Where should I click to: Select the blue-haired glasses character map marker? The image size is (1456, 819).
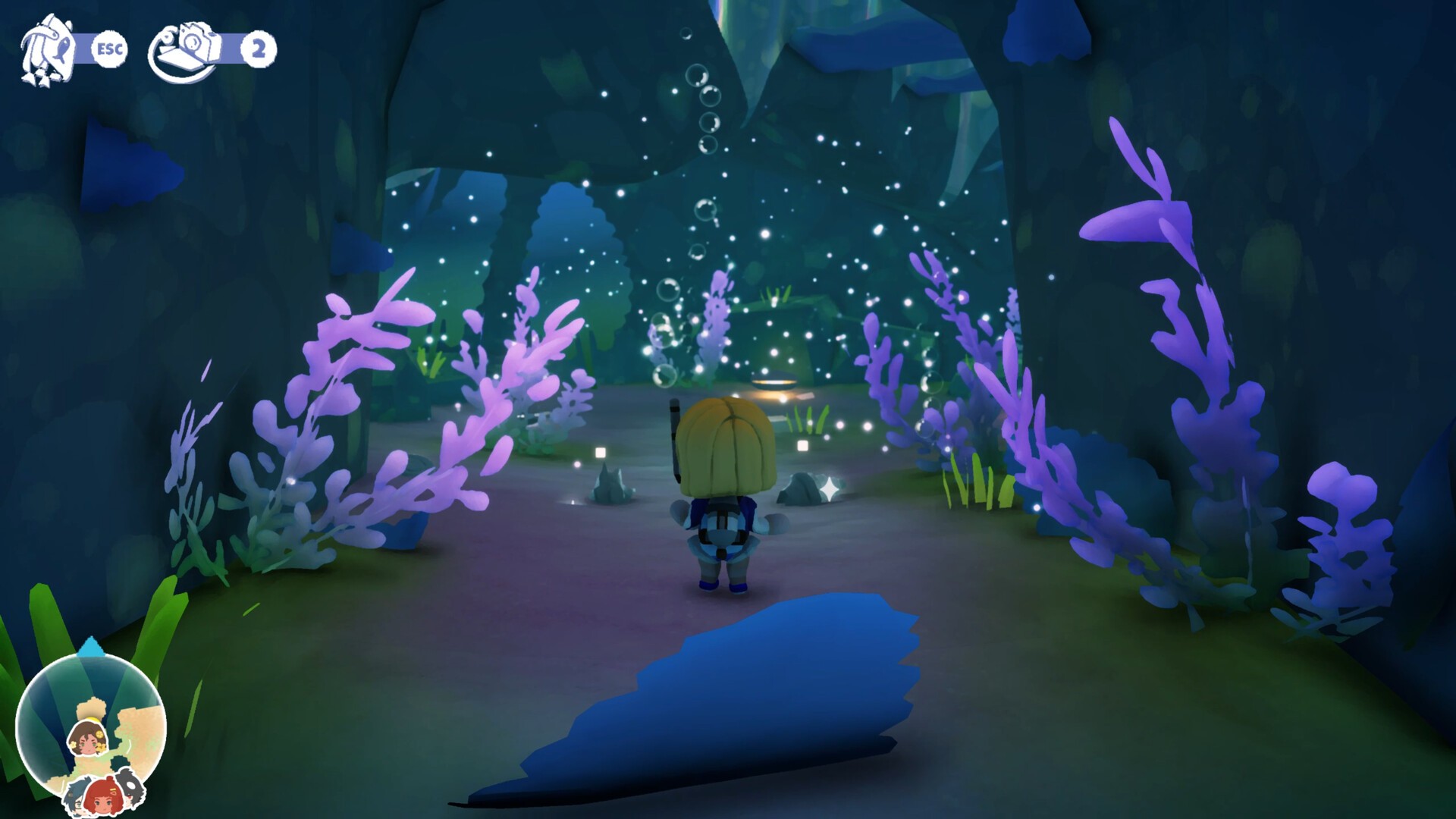click(74, 800)
